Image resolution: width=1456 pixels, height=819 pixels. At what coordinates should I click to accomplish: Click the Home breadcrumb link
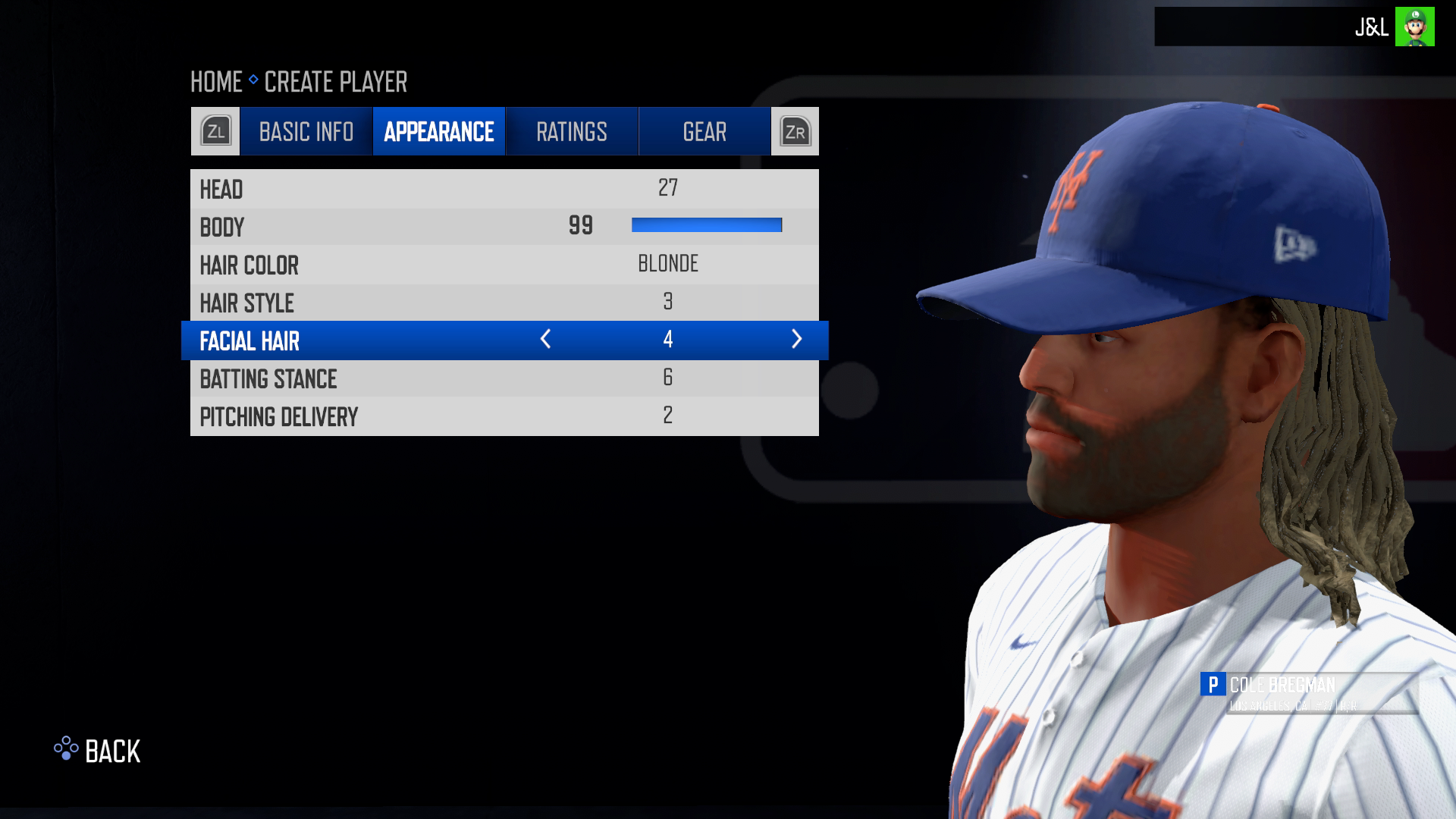pos(216,82)
